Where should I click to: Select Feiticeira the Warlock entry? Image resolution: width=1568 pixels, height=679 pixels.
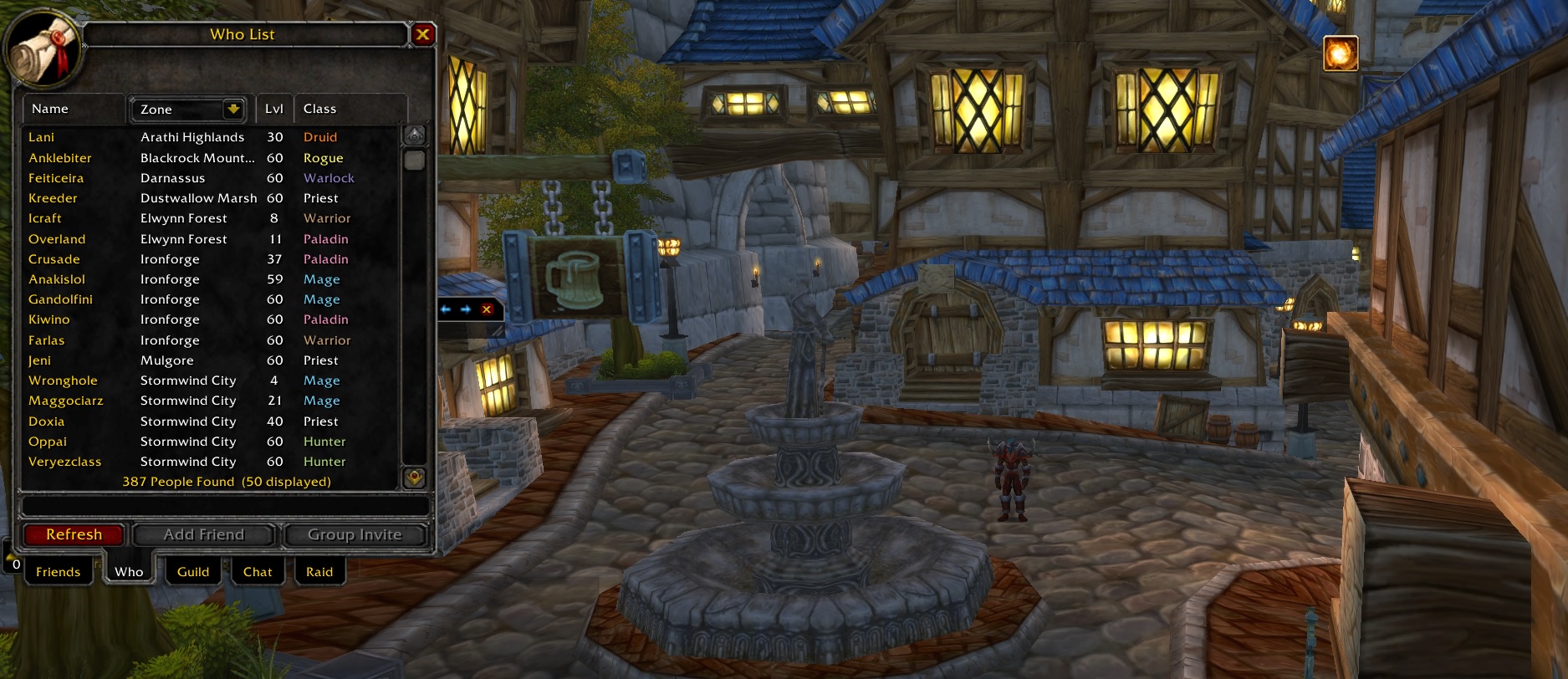(x=56, y=178)
